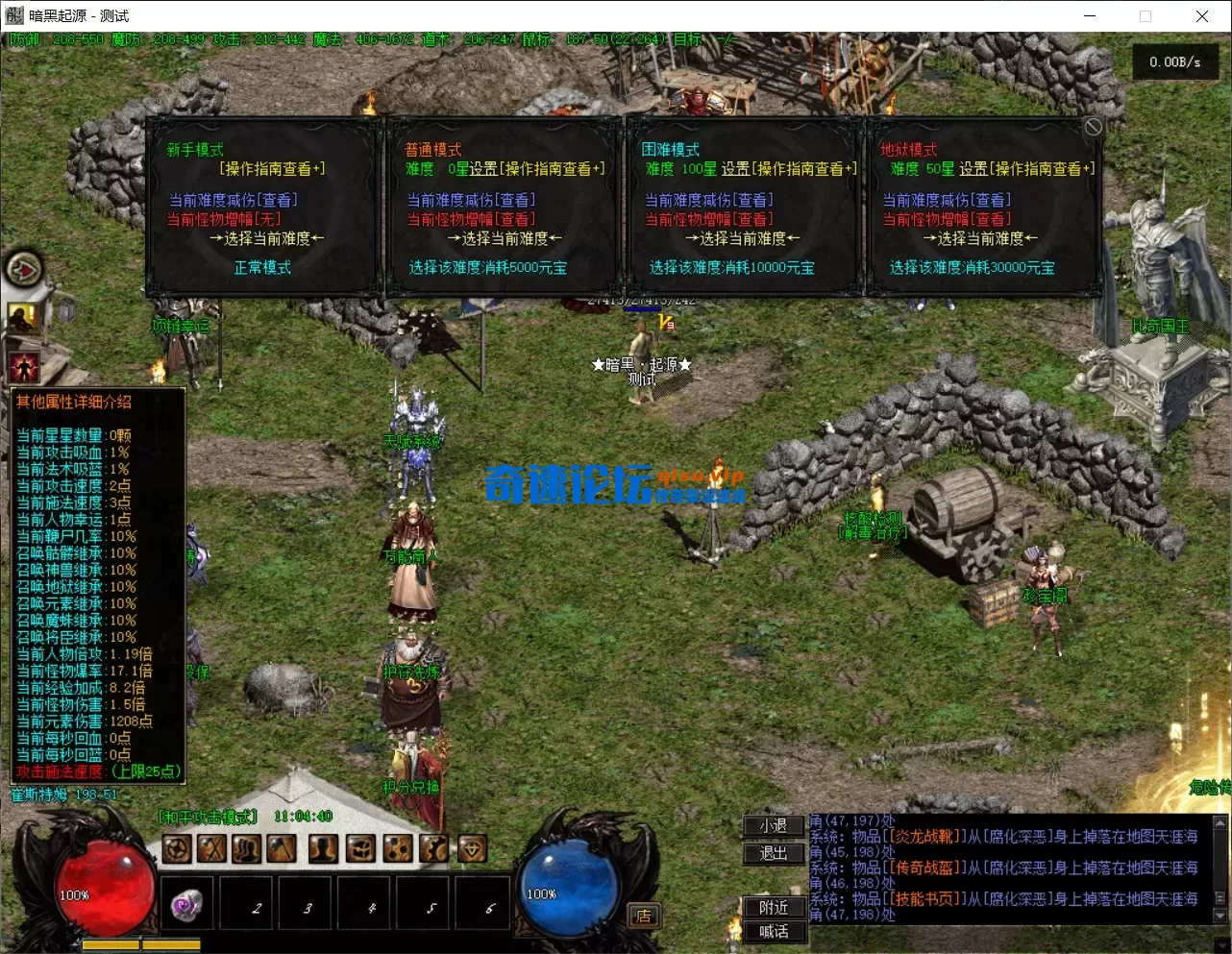This screenshot has height=954, width=1232.
Task: Toggle the 和平攻击模式 attack mode label
Action: point(209,818)
